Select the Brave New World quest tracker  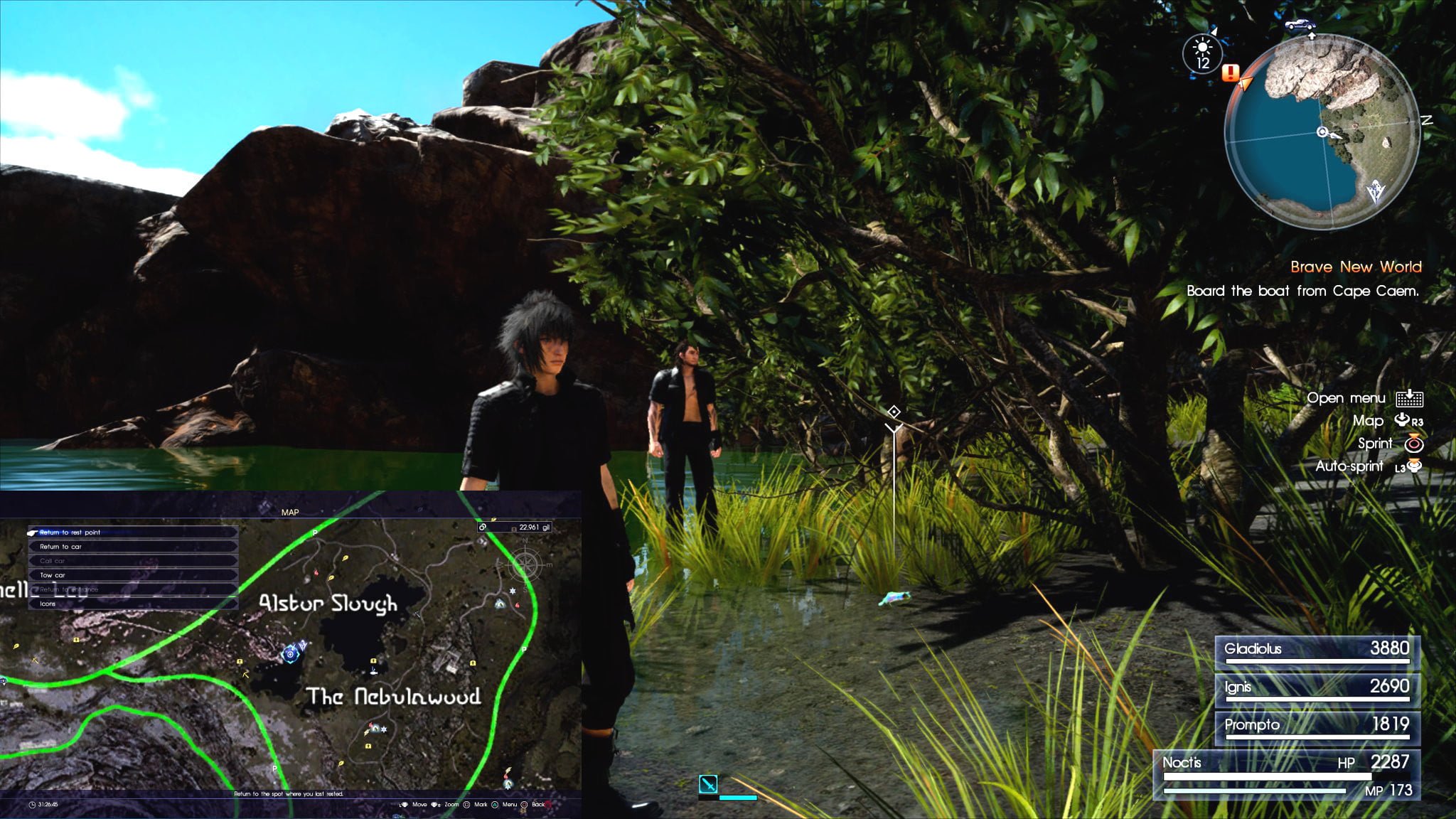click(1355, 267)
